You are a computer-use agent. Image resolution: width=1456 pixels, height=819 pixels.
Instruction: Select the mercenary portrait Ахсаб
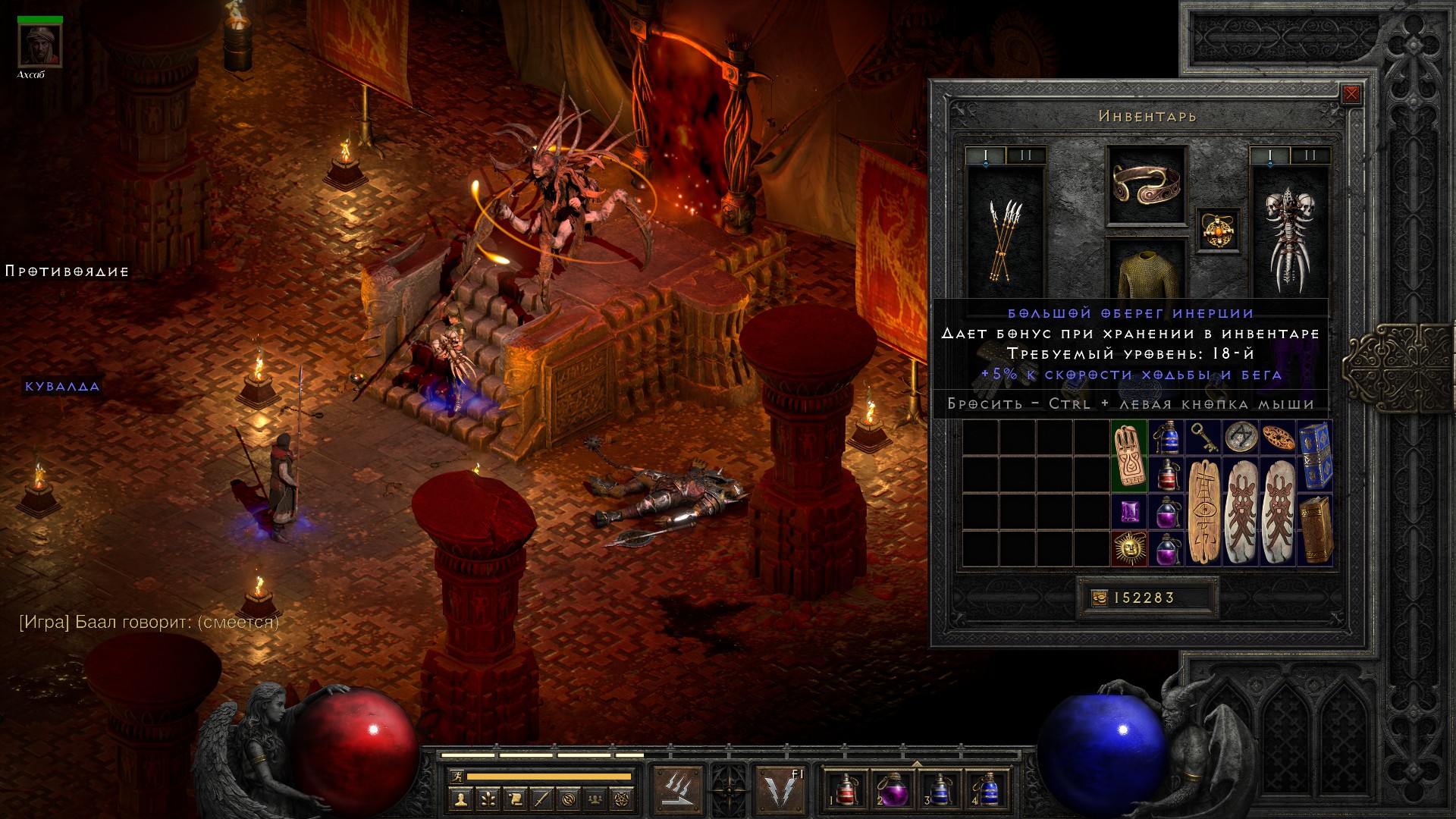(39, 47)
